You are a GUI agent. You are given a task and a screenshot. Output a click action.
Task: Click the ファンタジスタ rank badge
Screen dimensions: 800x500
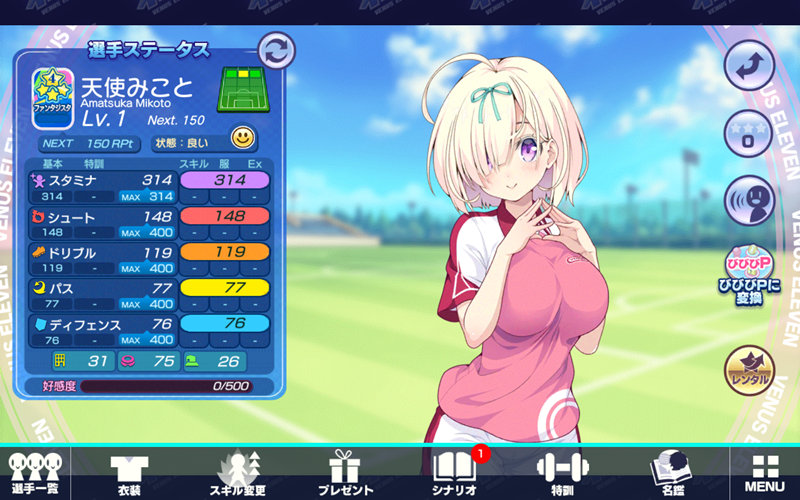click(x=51, y=98)
